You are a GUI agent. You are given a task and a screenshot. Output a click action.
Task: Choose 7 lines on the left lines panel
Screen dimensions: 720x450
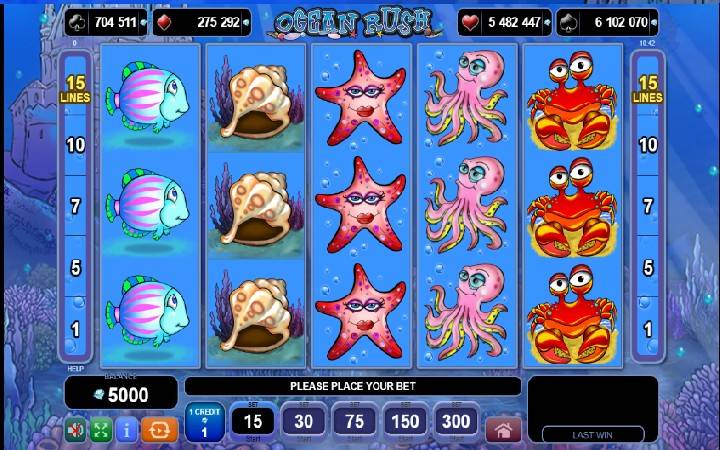74,207
